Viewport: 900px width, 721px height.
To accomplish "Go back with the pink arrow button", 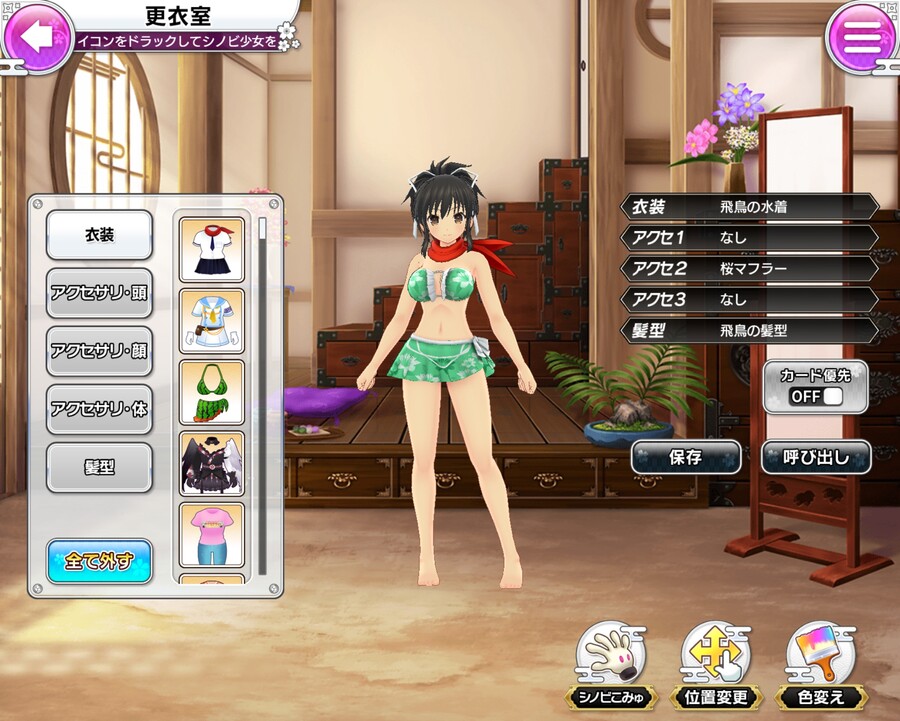I will point(37,37).
